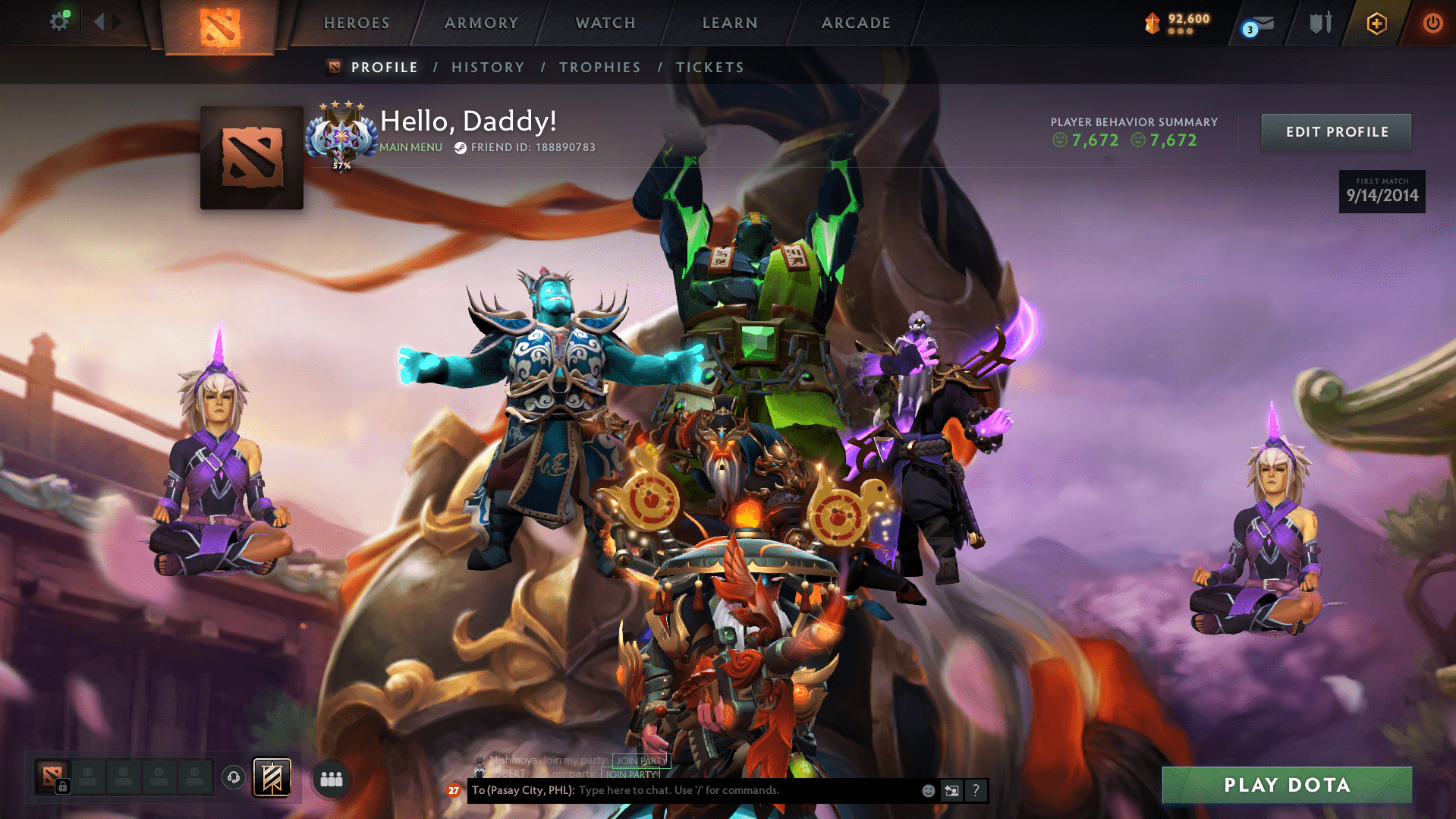Click JOIN PARTY next to Nishinoya
The image size is (1456, 819).
pos(640,761)
